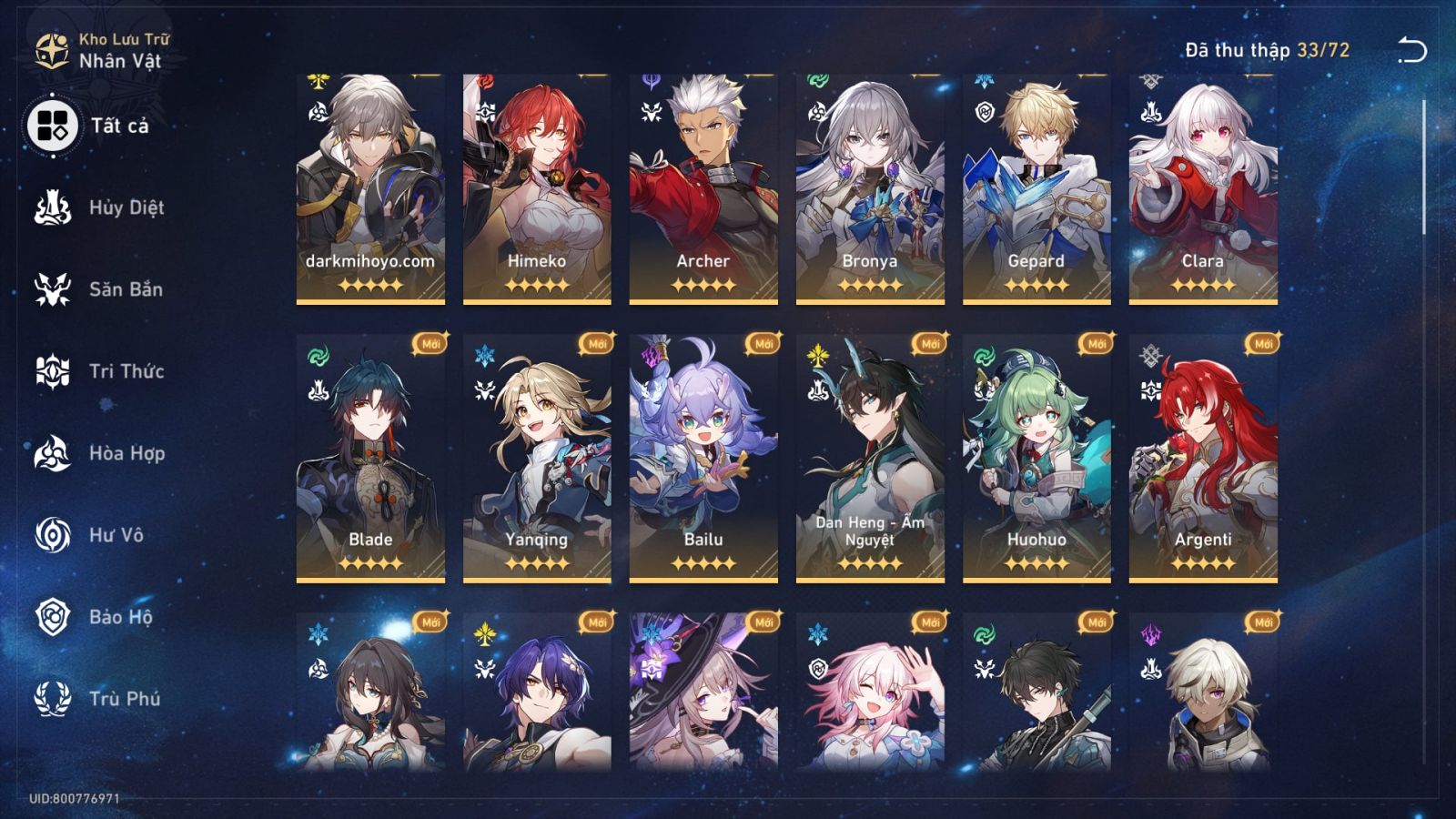Clear the Mới marker on Yanqing

(595, 346)
